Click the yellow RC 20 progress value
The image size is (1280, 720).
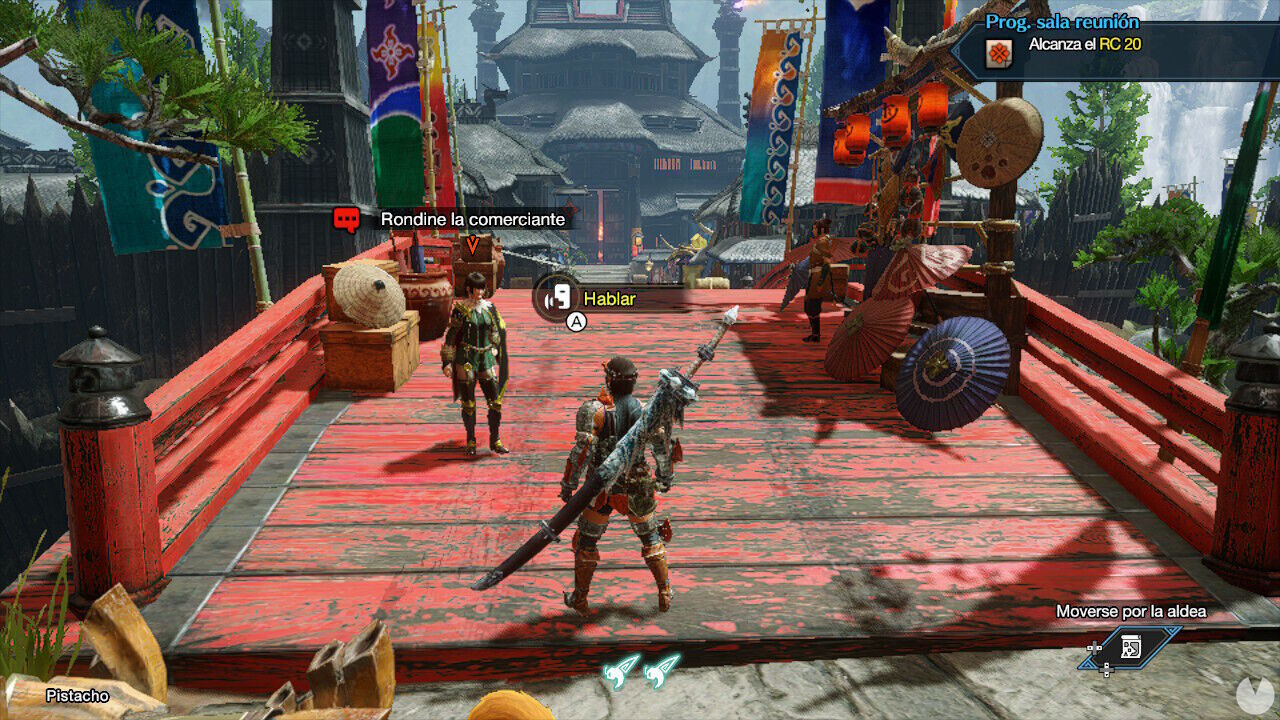click(1119, 43)
